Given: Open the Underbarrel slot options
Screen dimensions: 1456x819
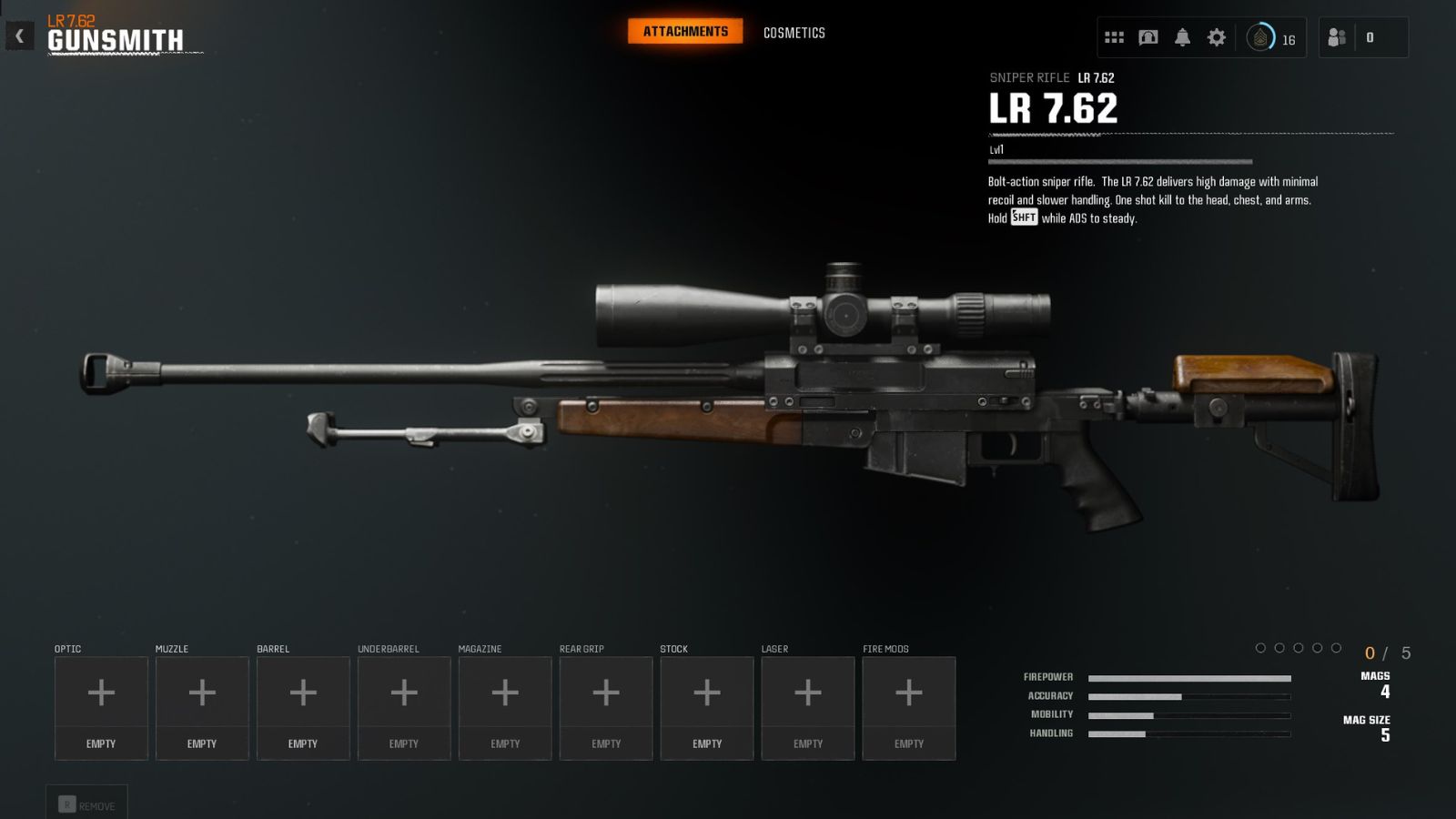Looking at the screenshot, I should [404, 693].
